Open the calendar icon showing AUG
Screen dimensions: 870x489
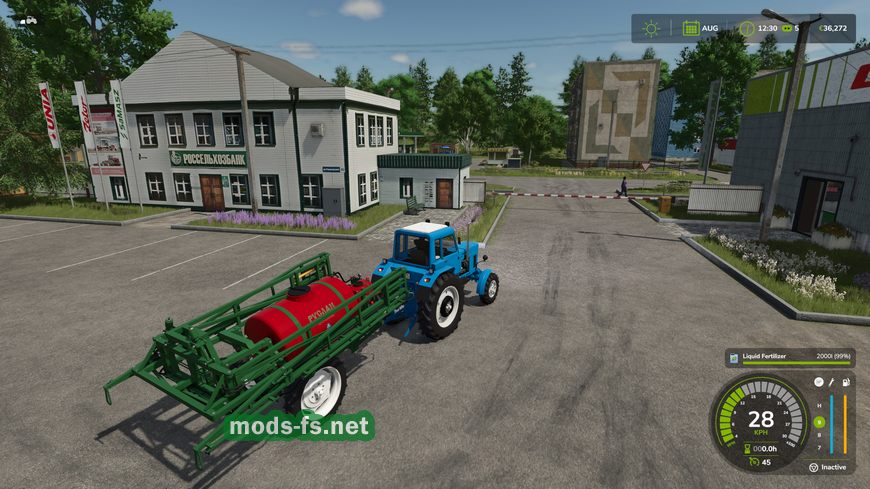click(690, 28)
